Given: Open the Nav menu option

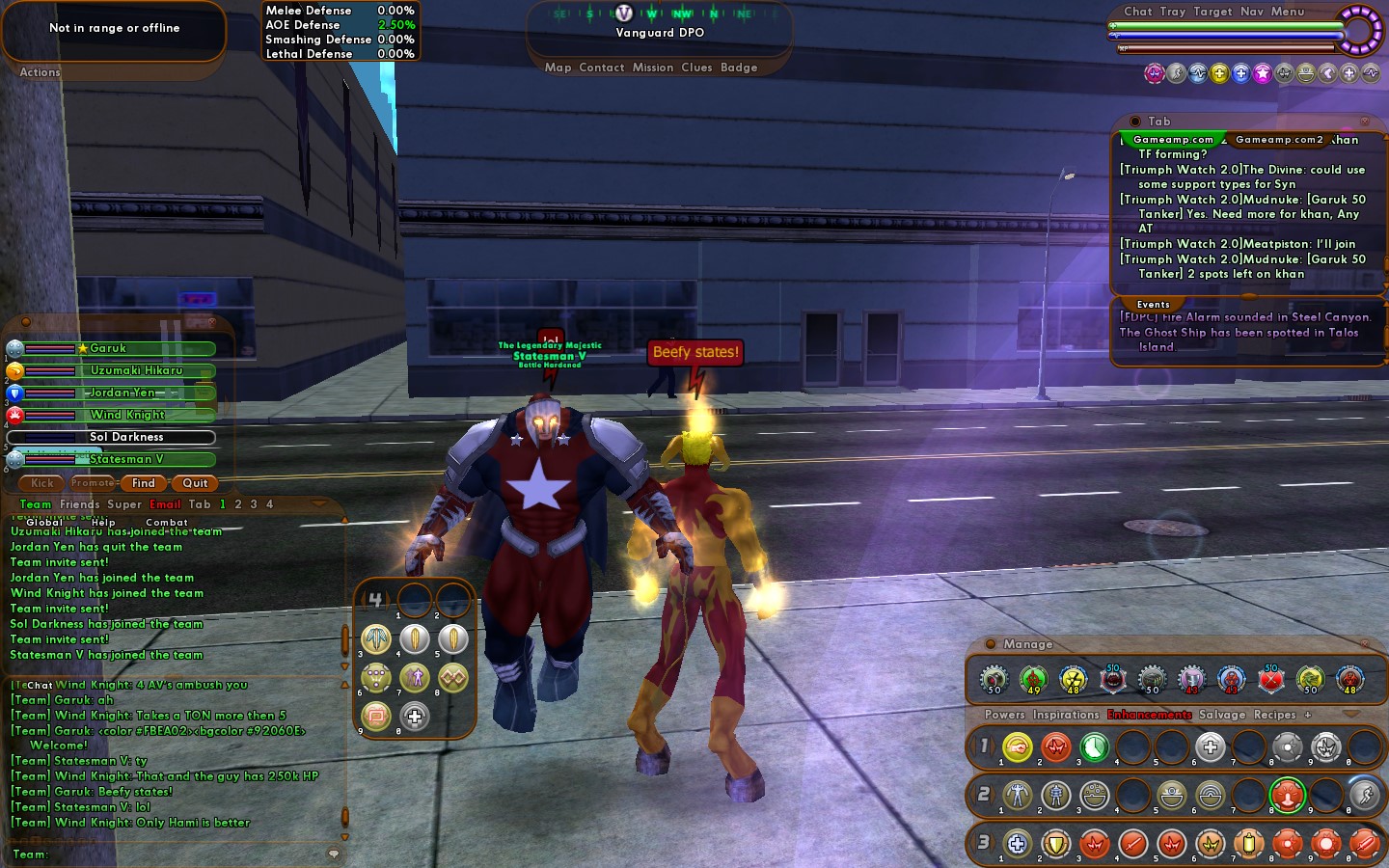Looking at the screenshot, I should (x=1251, y=12).
